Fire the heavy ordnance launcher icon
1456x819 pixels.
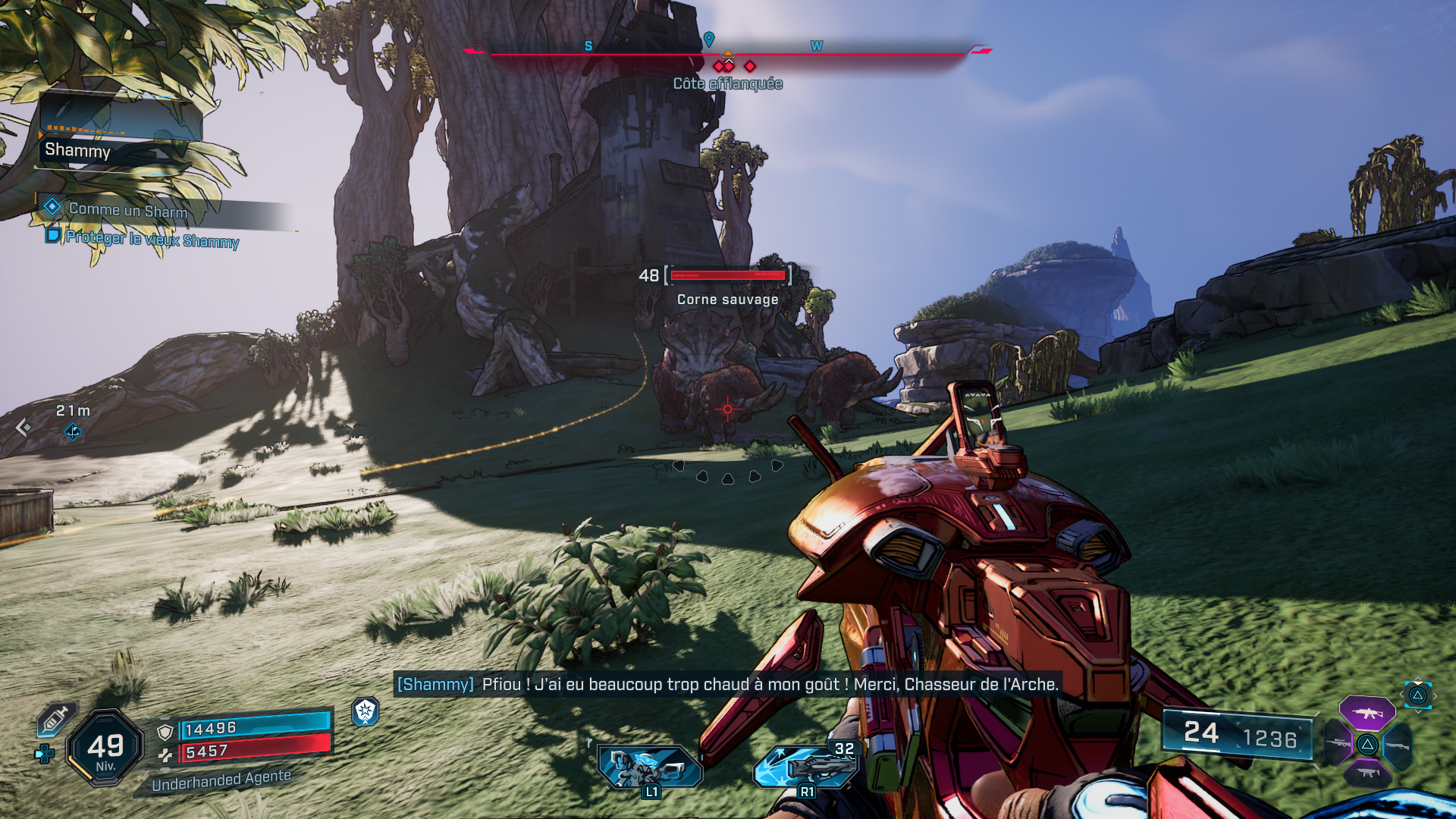[807, 767]
